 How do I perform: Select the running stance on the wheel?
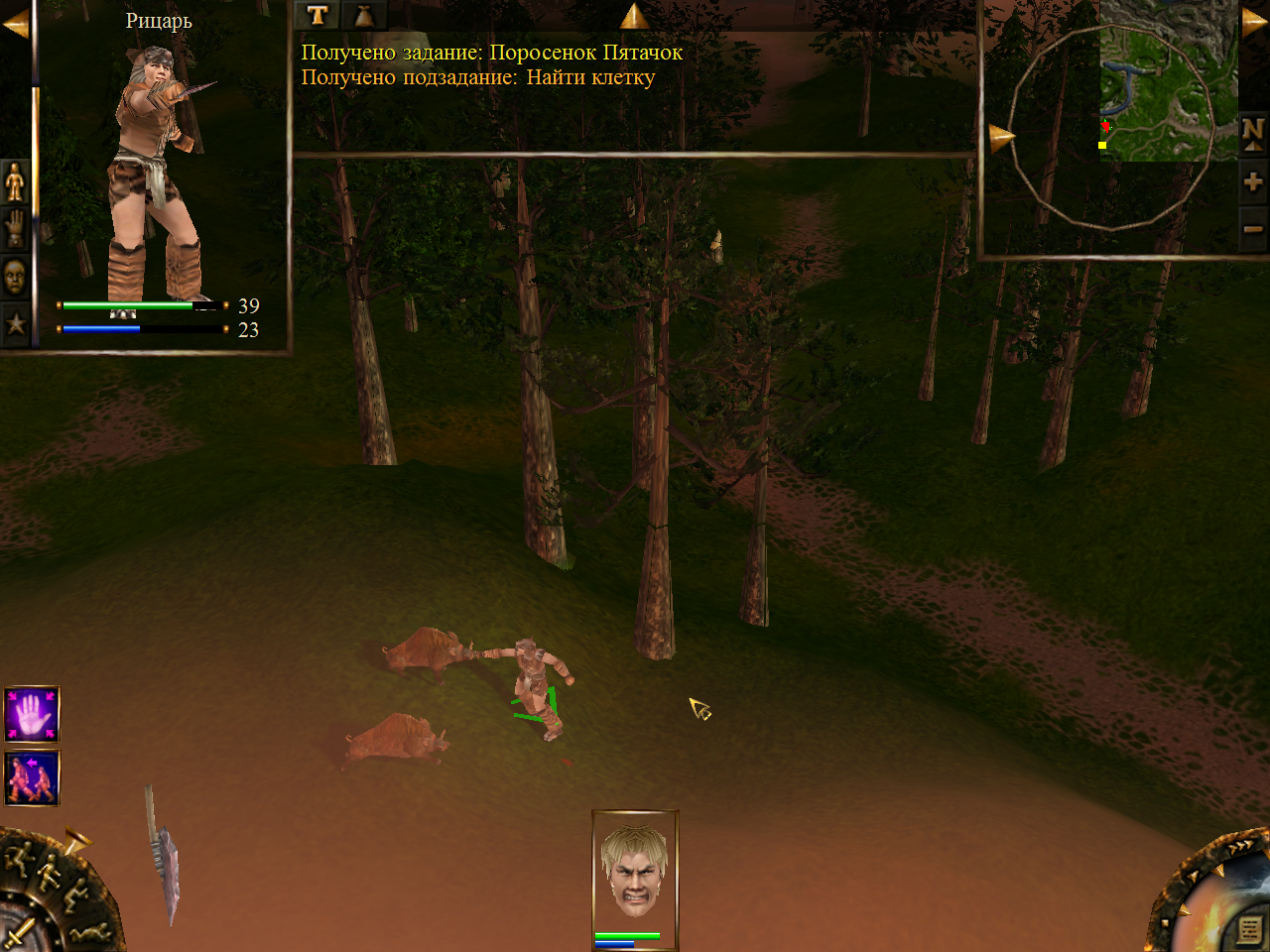[x=20, y=859]
